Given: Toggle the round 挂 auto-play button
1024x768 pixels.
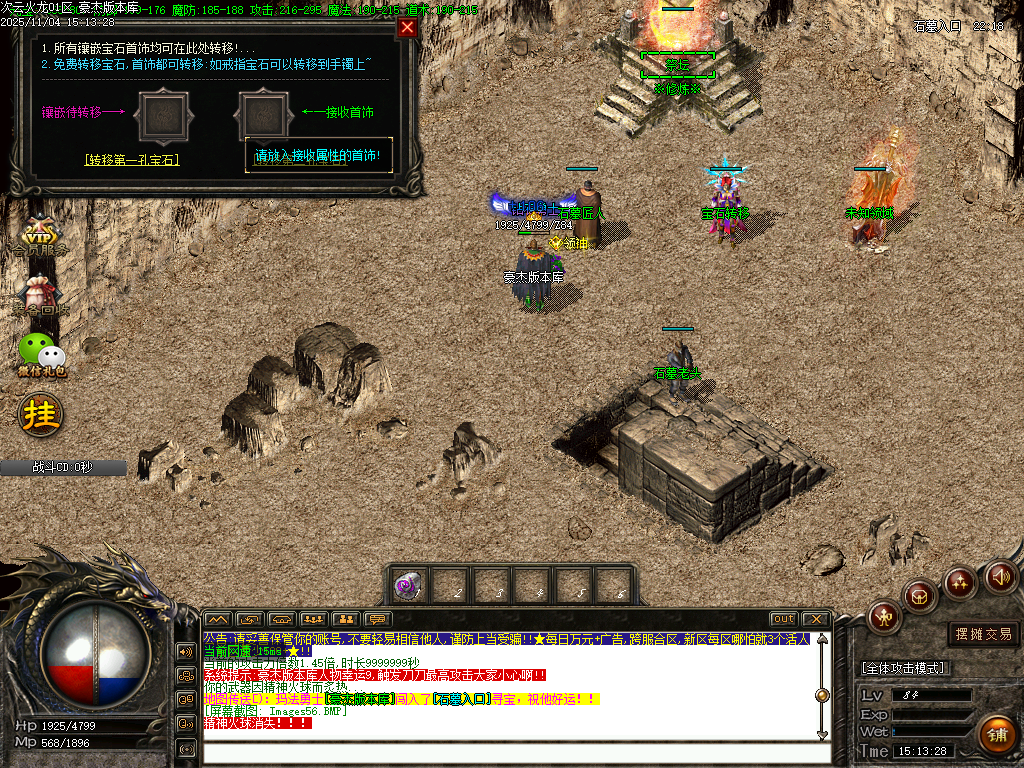Looking at the screenshot, I should [x=41, y=412].
